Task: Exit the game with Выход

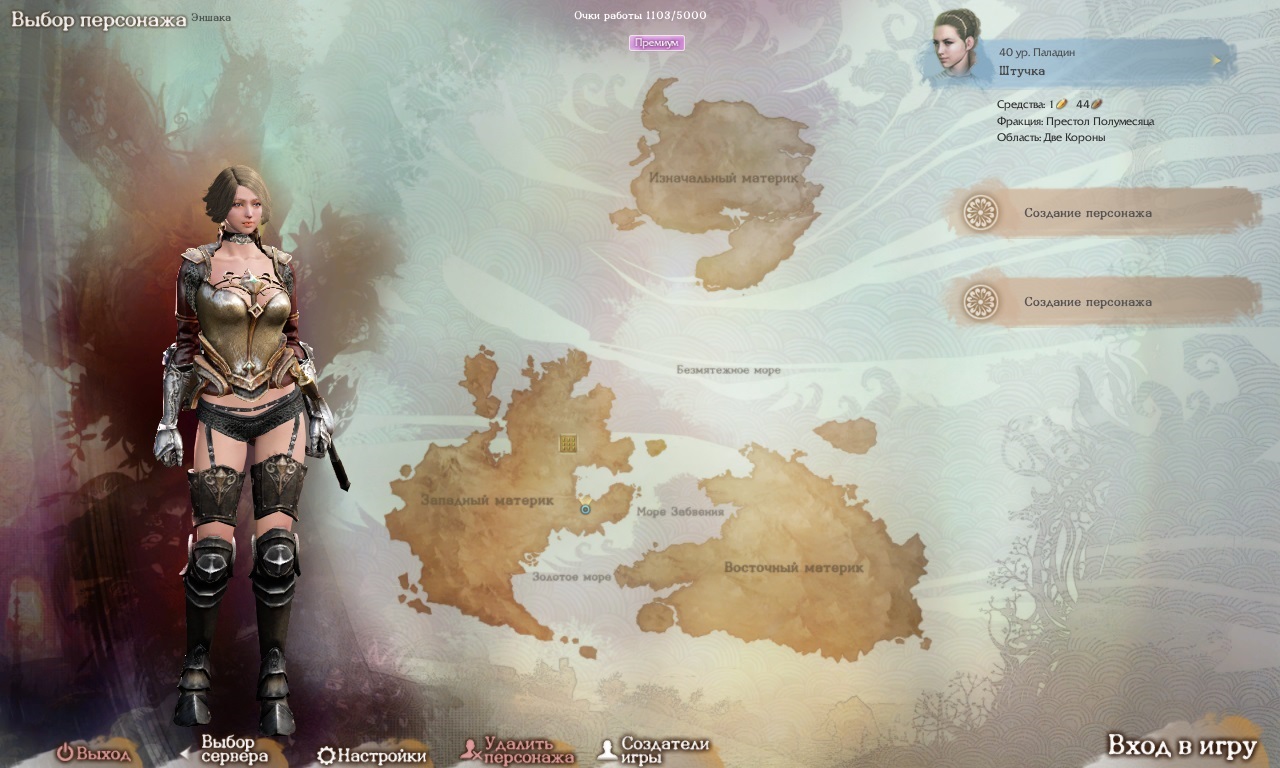Action: 94,754
